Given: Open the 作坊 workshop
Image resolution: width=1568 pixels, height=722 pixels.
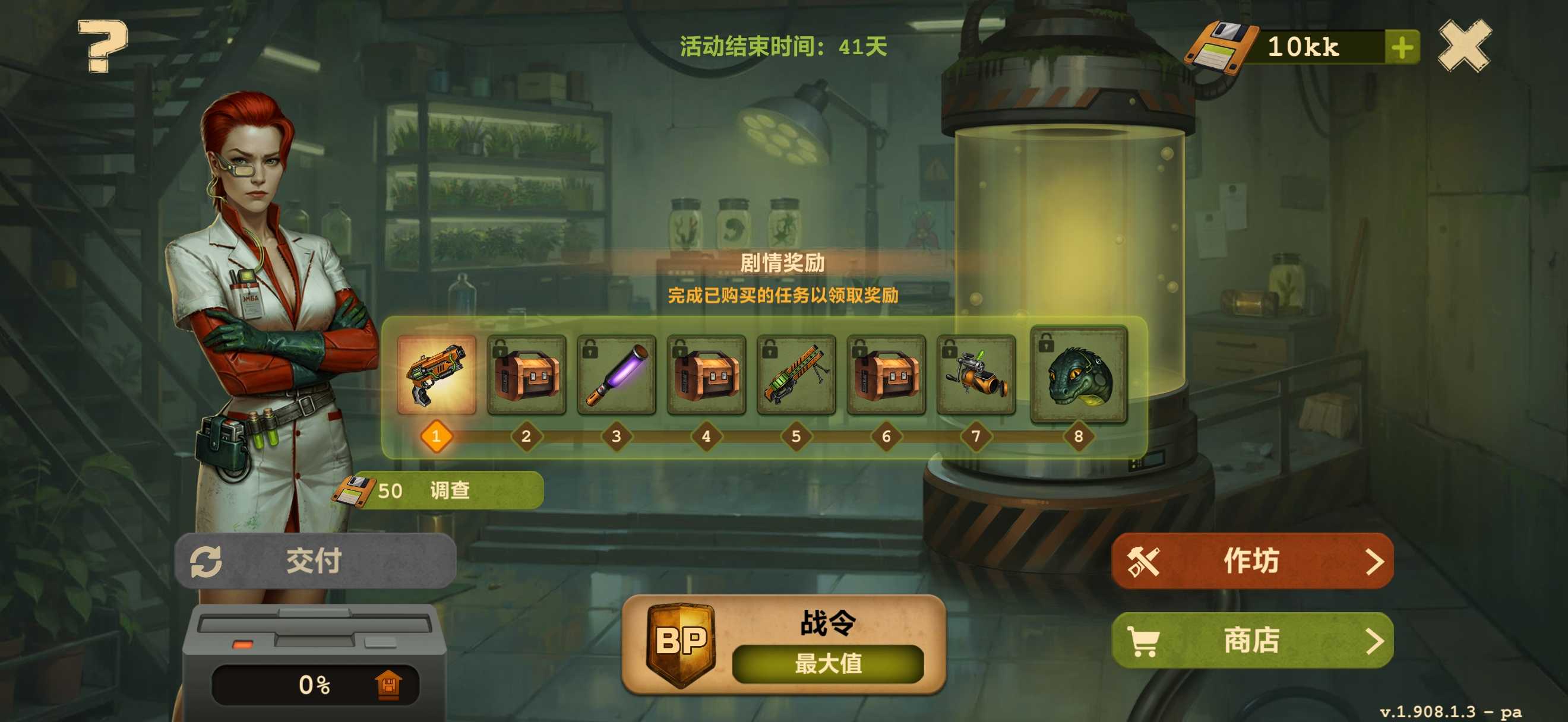Looking at the screenshot, I should tap(1252, 561).
